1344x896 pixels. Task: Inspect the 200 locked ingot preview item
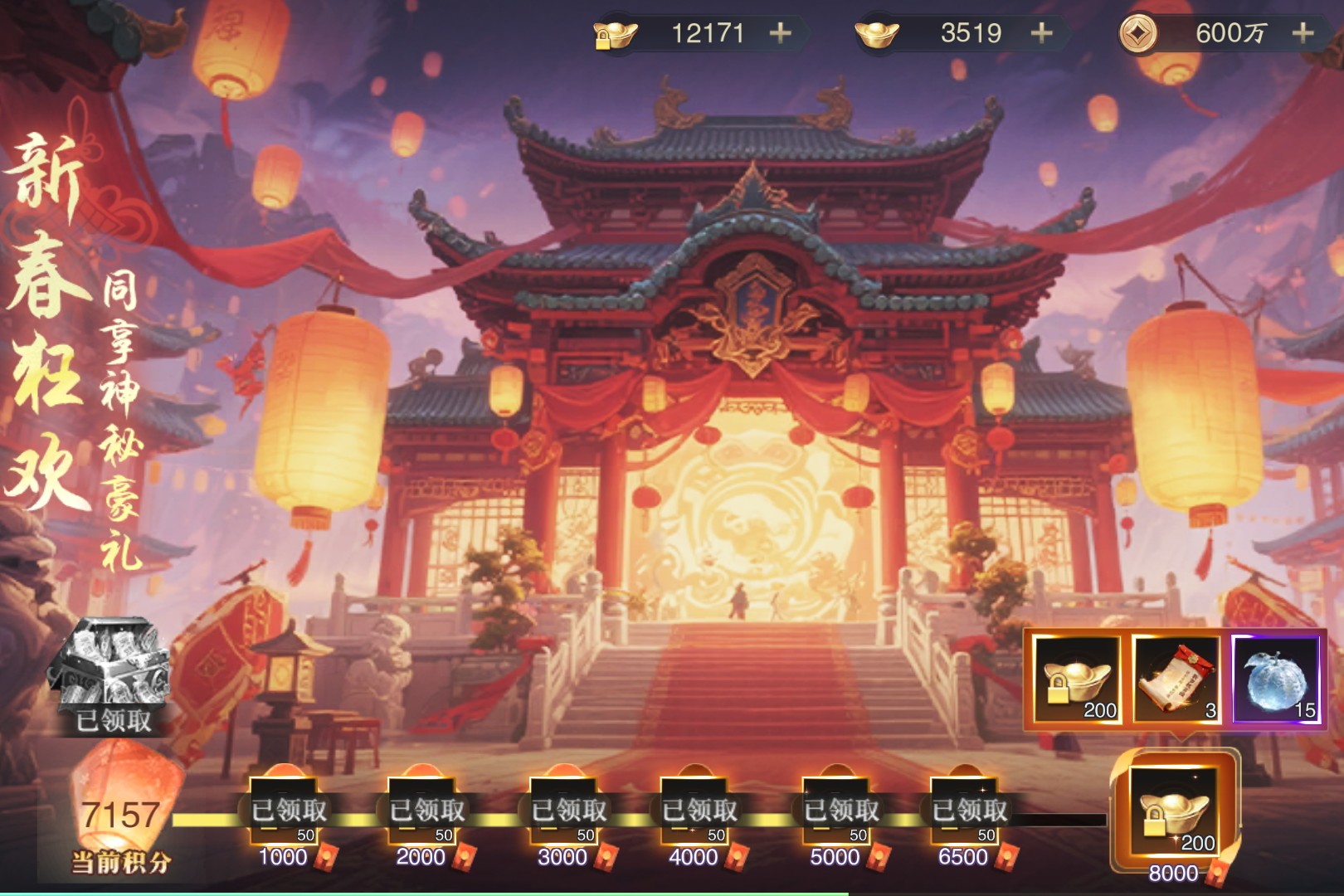tap(1077, 680)
